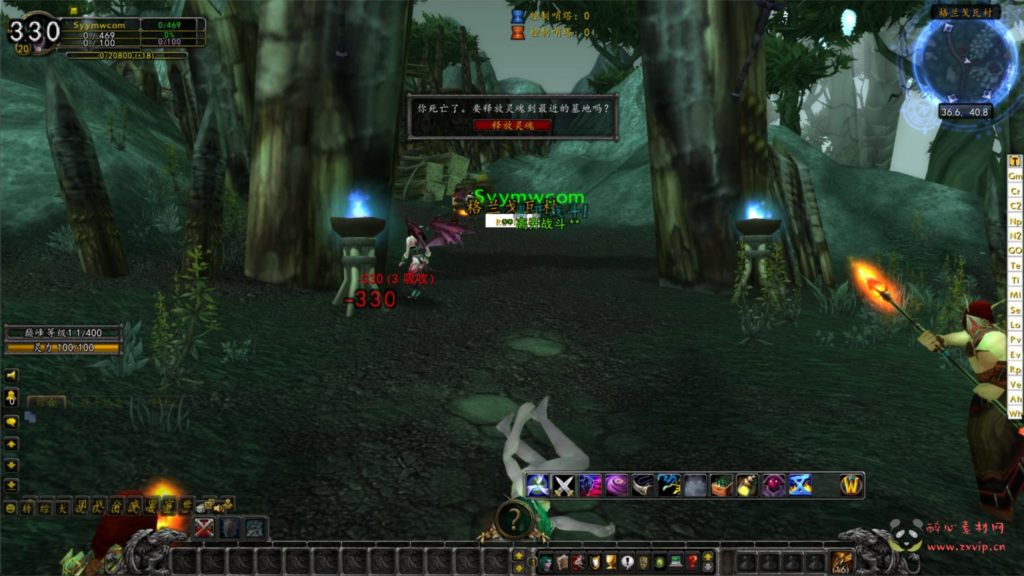Select the yellow potion flask slot
Image resolution: width=1024 pixels, height=576 pixels.
click(x=747, y=485)
